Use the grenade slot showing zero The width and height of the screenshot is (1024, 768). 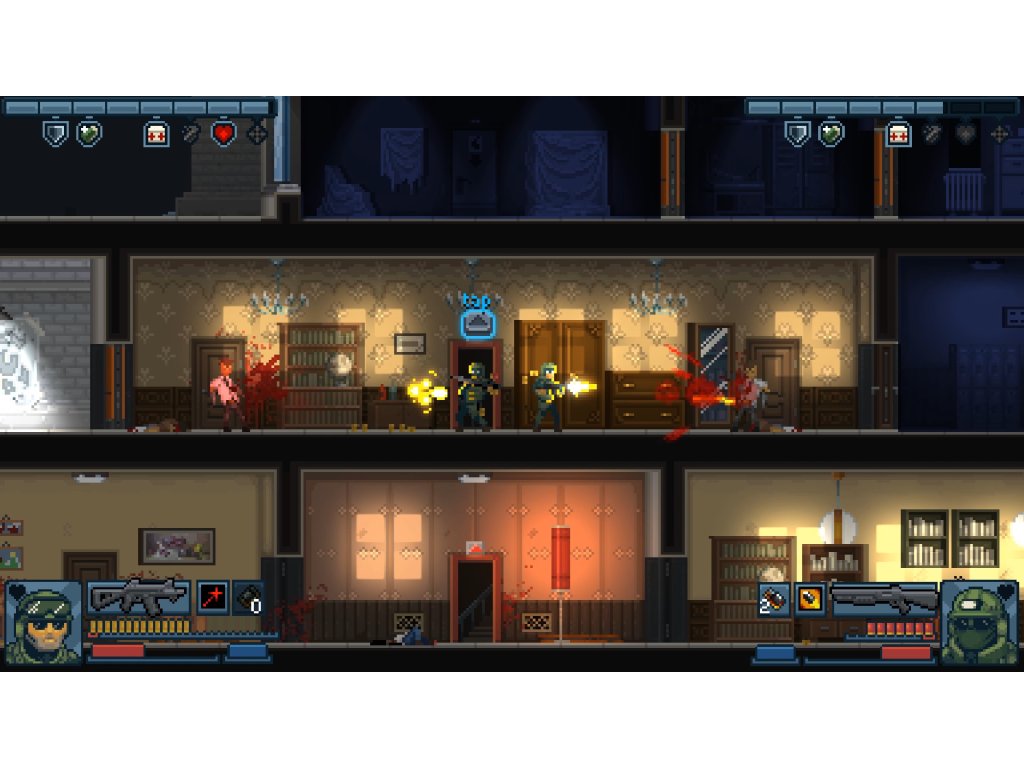click(248, 598)
